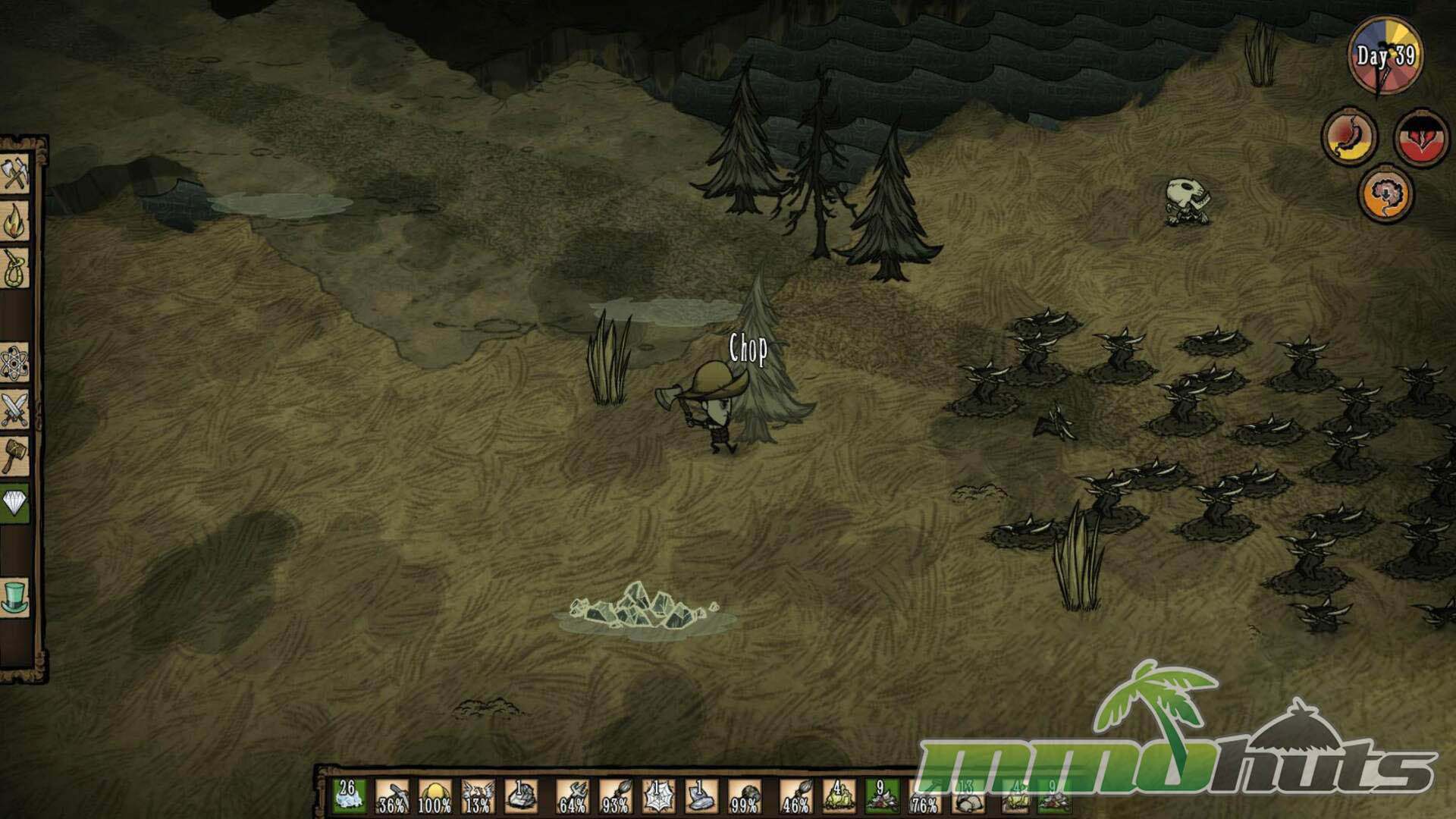Choose the winged item at 13% durability
Image resolution: width=1456 pixels, height=819 pixels.
[478, 796]
